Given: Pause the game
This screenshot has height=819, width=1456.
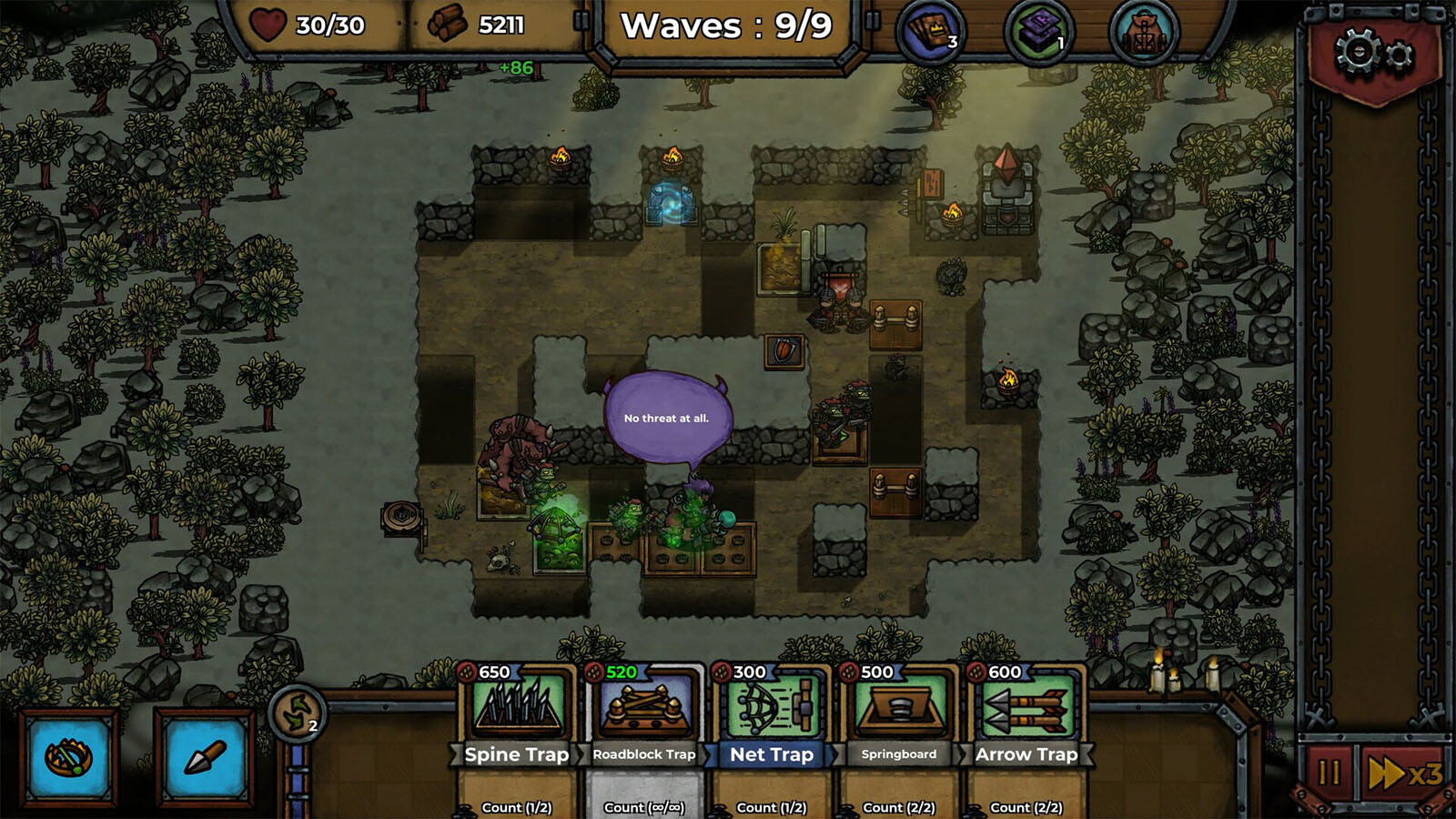Looking at the screenshot, I should (1329, 773).
